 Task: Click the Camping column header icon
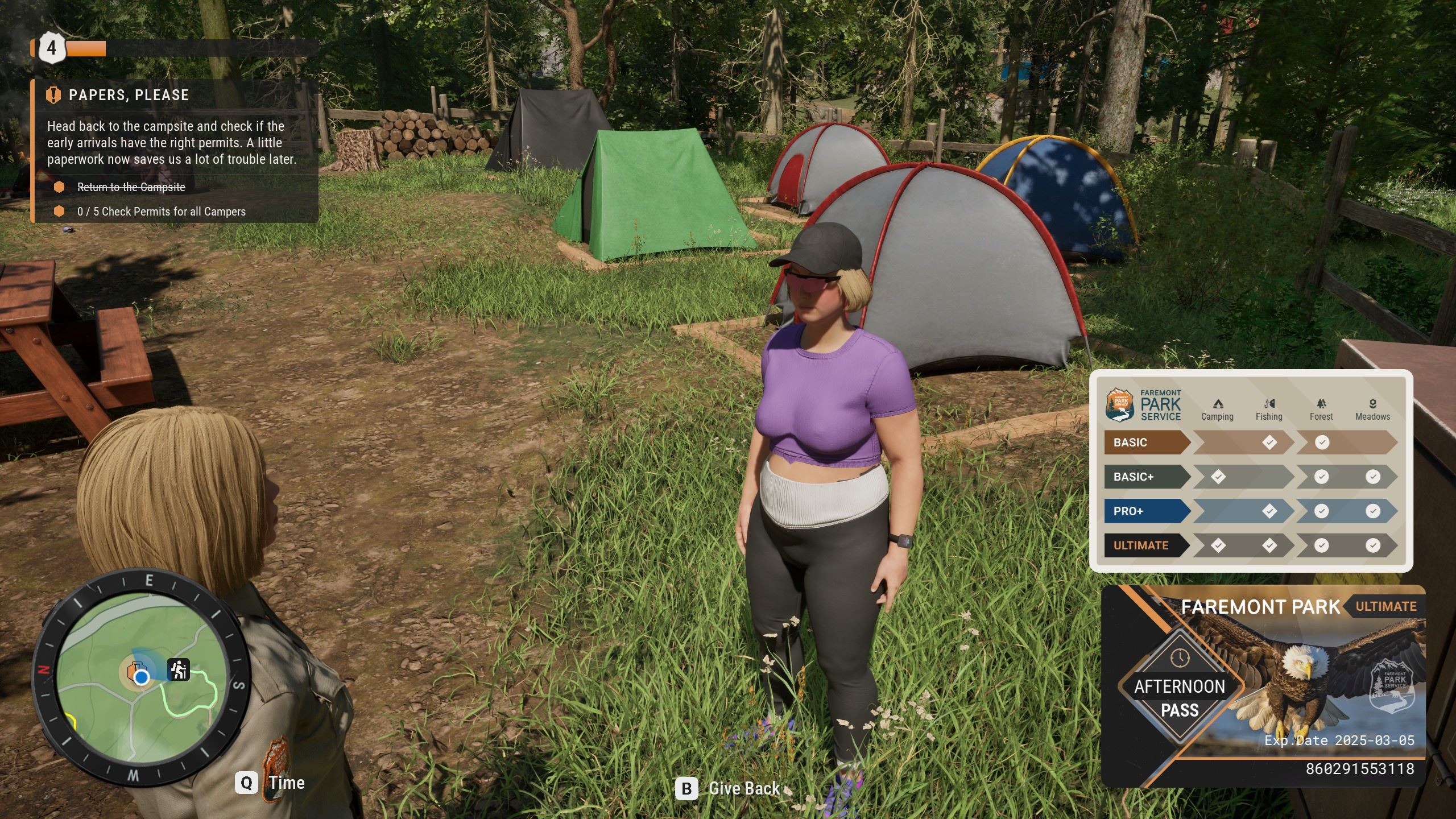(1218, 404)
